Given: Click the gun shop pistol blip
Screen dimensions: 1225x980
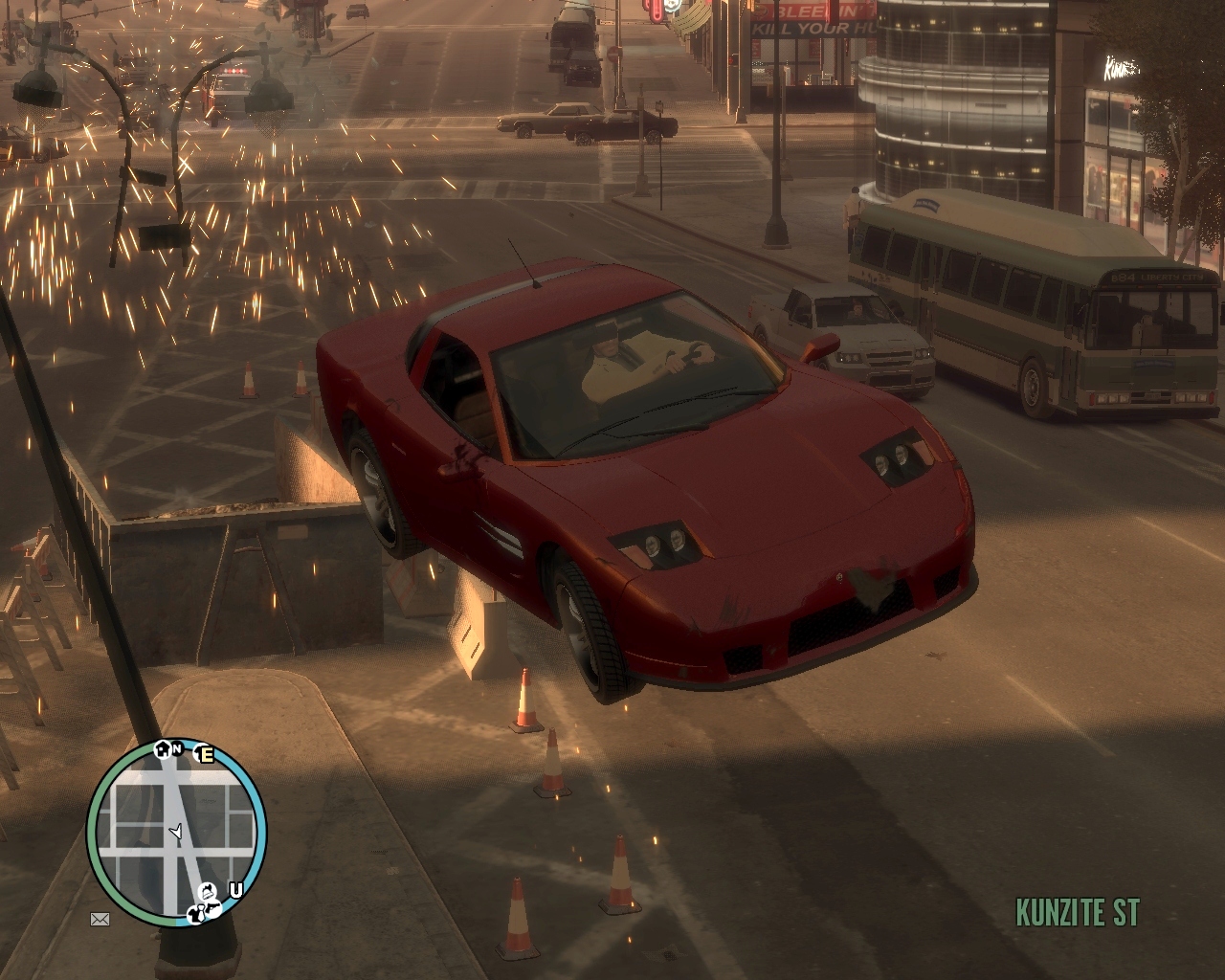Looking at the screenshot, I should [213, 907].
